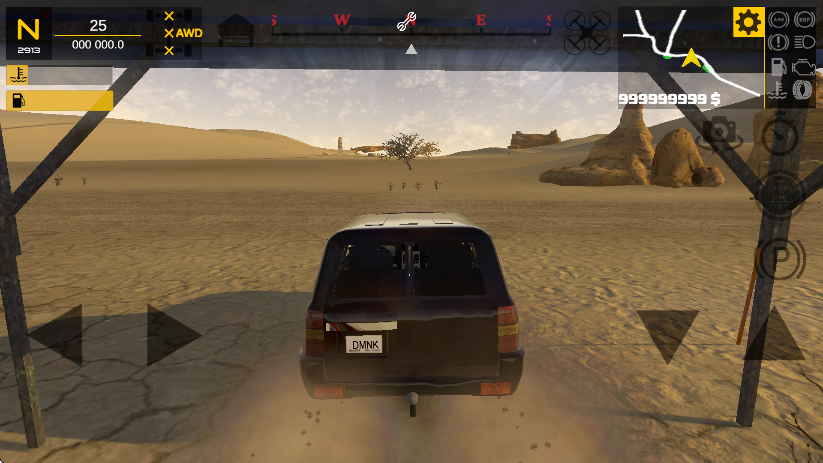823x463 pixels.
Task: Toggle the ABS indicator icon
Action: point(779,19)
